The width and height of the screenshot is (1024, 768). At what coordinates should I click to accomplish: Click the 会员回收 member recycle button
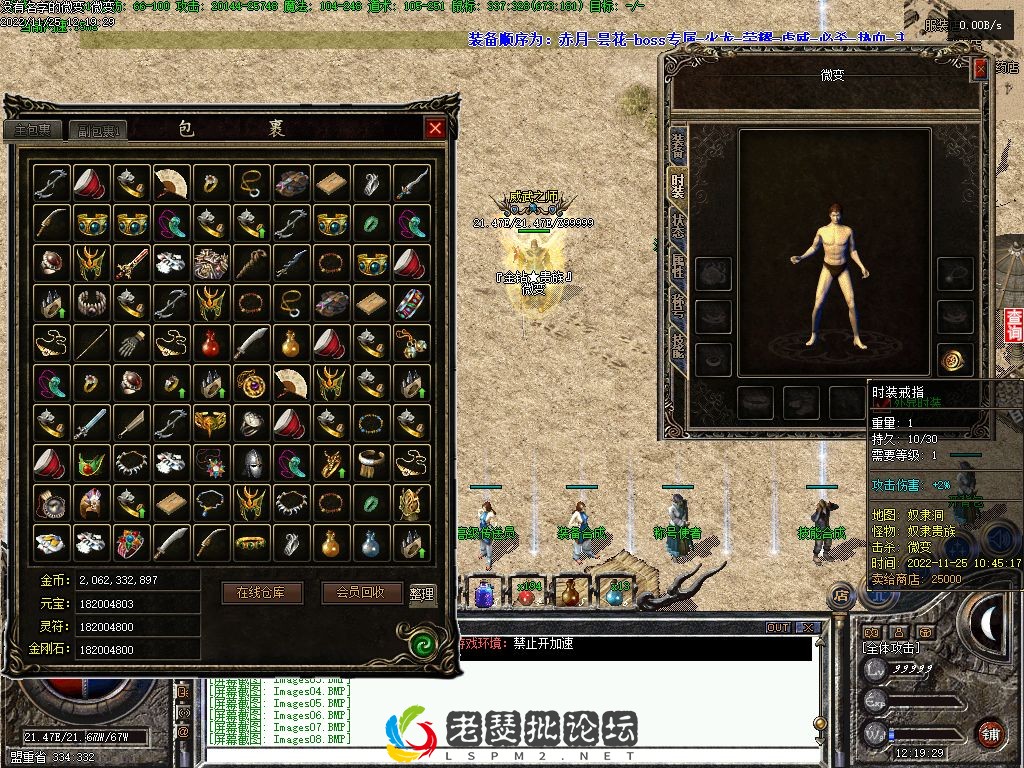click(362, 592)
